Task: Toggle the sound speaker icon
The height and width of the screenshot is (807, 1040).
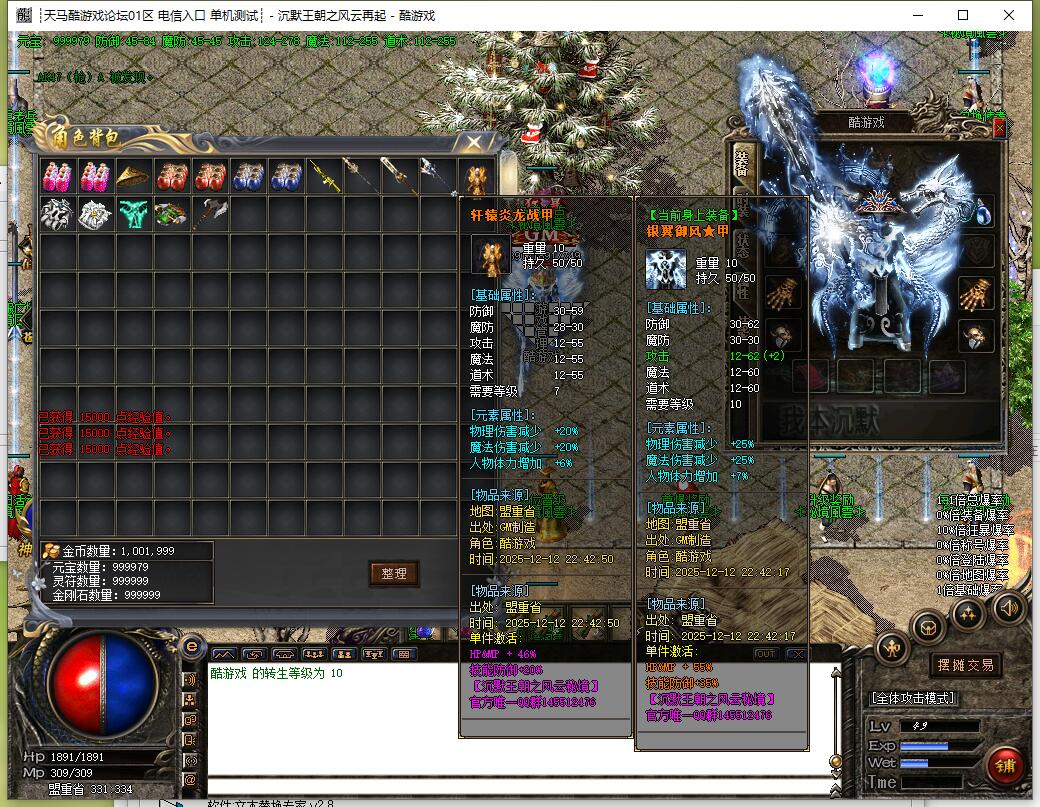Action: pos(1008,607)
